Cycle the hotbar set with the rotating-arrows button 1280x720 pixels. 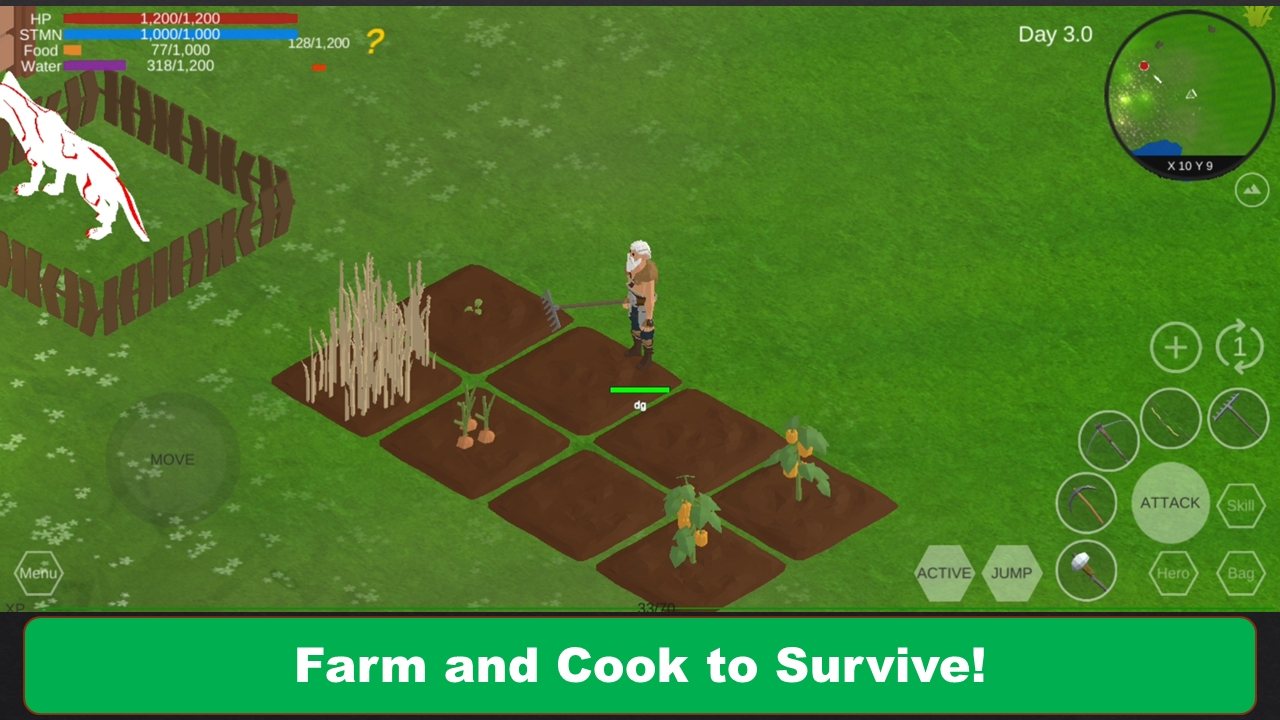(1240, 348)
